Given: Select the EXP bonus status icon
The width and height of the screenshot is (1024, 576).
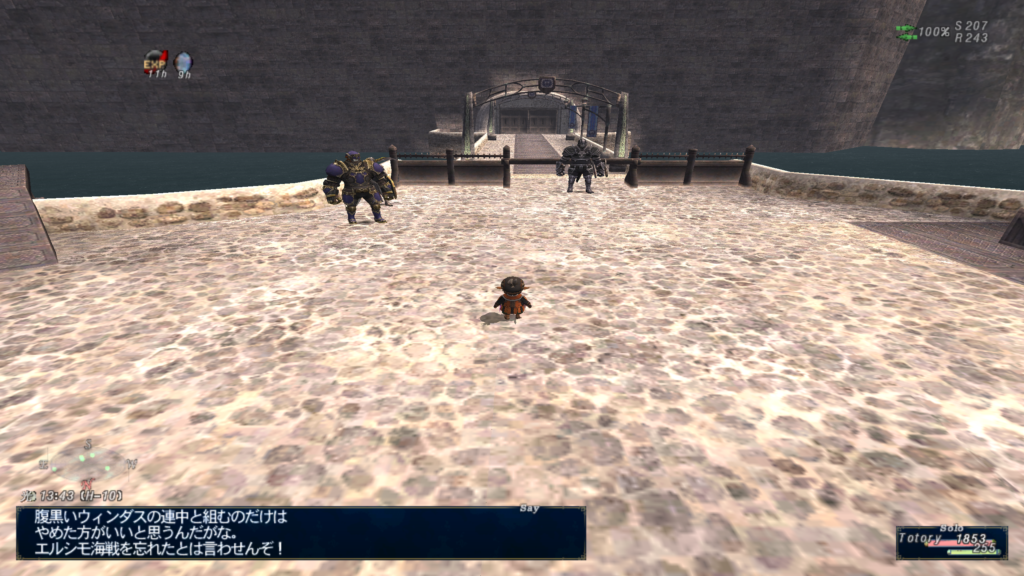Looking at the screenshot, I should (x=155, y=62).
